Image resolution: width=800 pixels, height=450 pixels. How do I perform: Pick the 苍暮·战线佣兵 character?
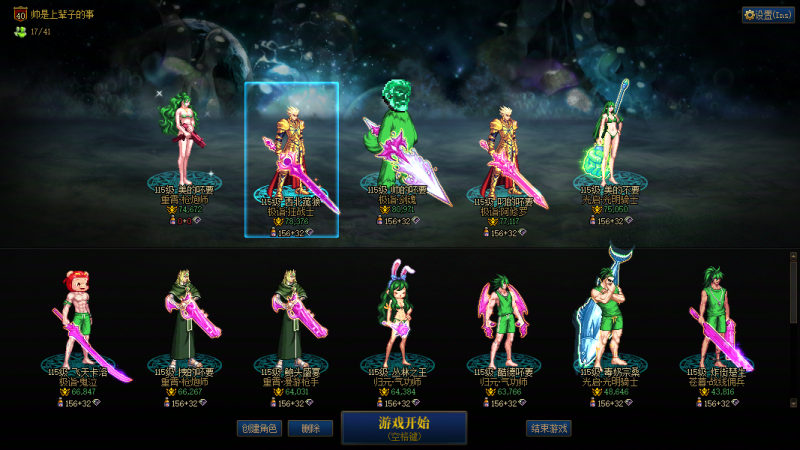pyautogui.click(x=716, y=320)
